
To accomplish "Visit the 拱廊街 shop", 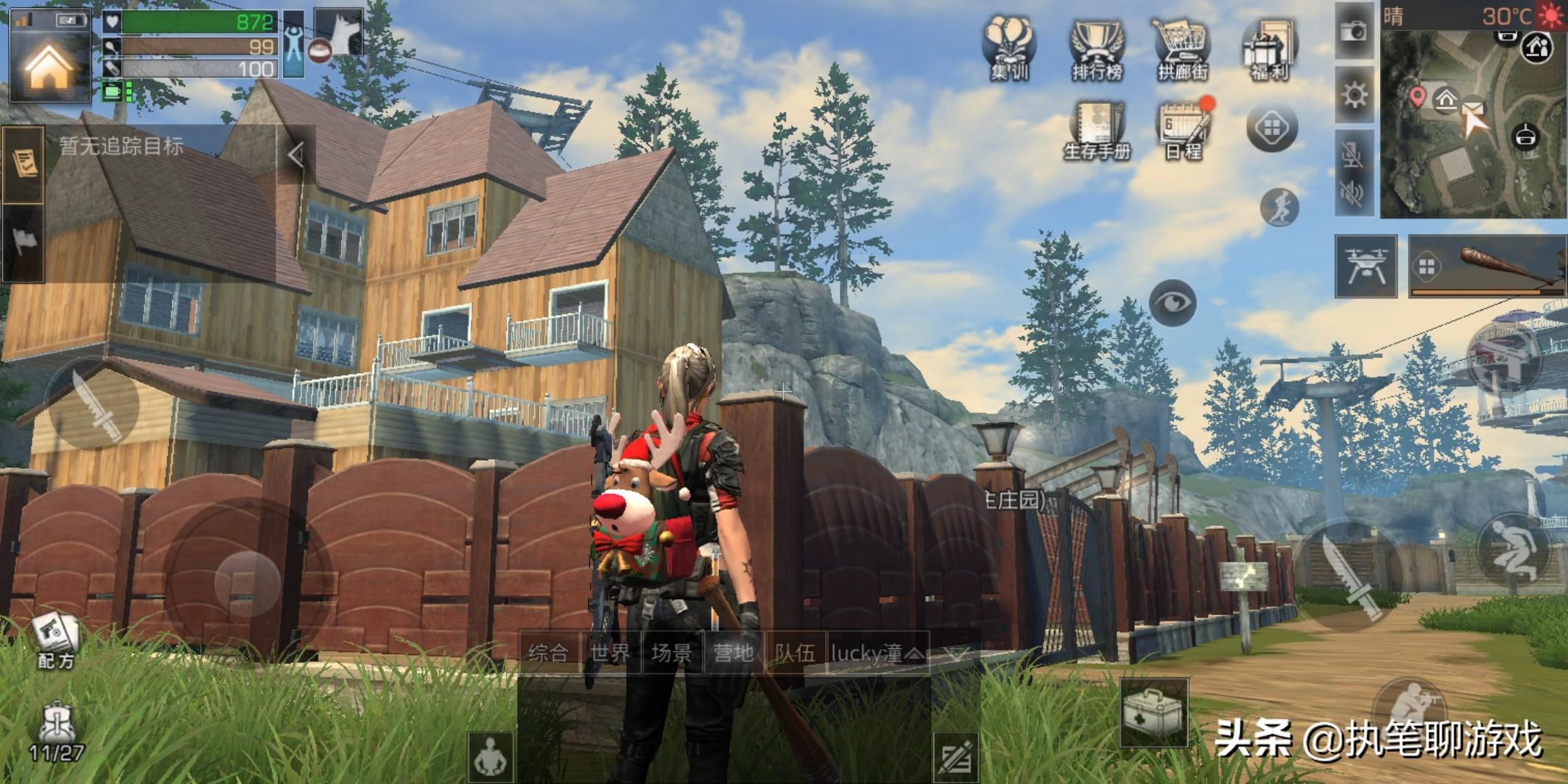I will click(1183, 47).
